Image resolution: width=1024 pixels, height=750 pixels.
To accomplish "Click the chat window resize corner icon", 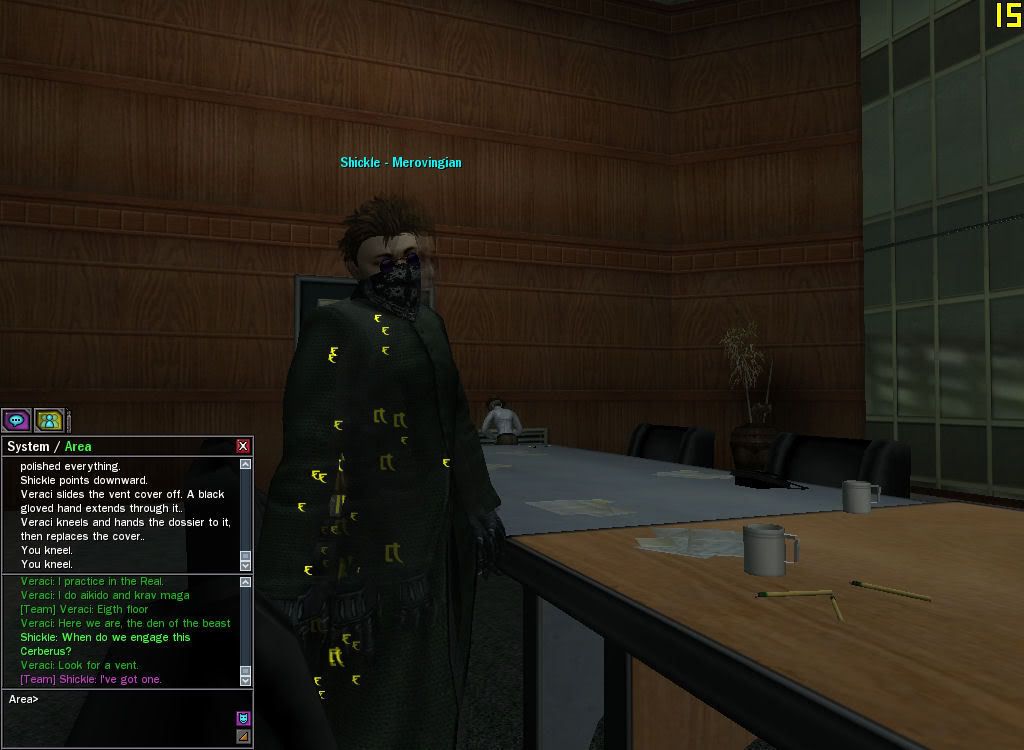I will (243, 737).
